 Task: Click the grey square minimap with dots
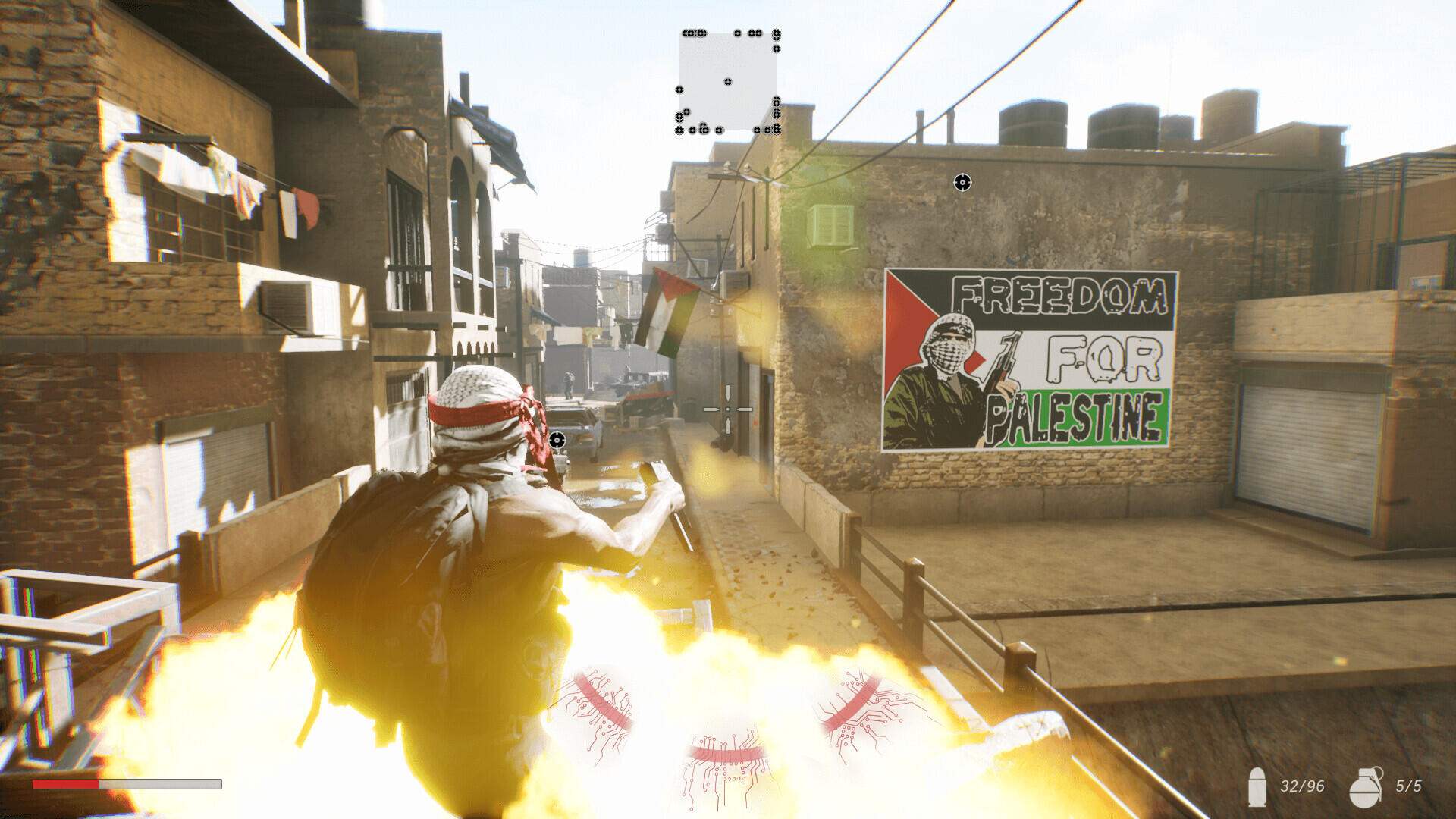(x=727, y=82)
